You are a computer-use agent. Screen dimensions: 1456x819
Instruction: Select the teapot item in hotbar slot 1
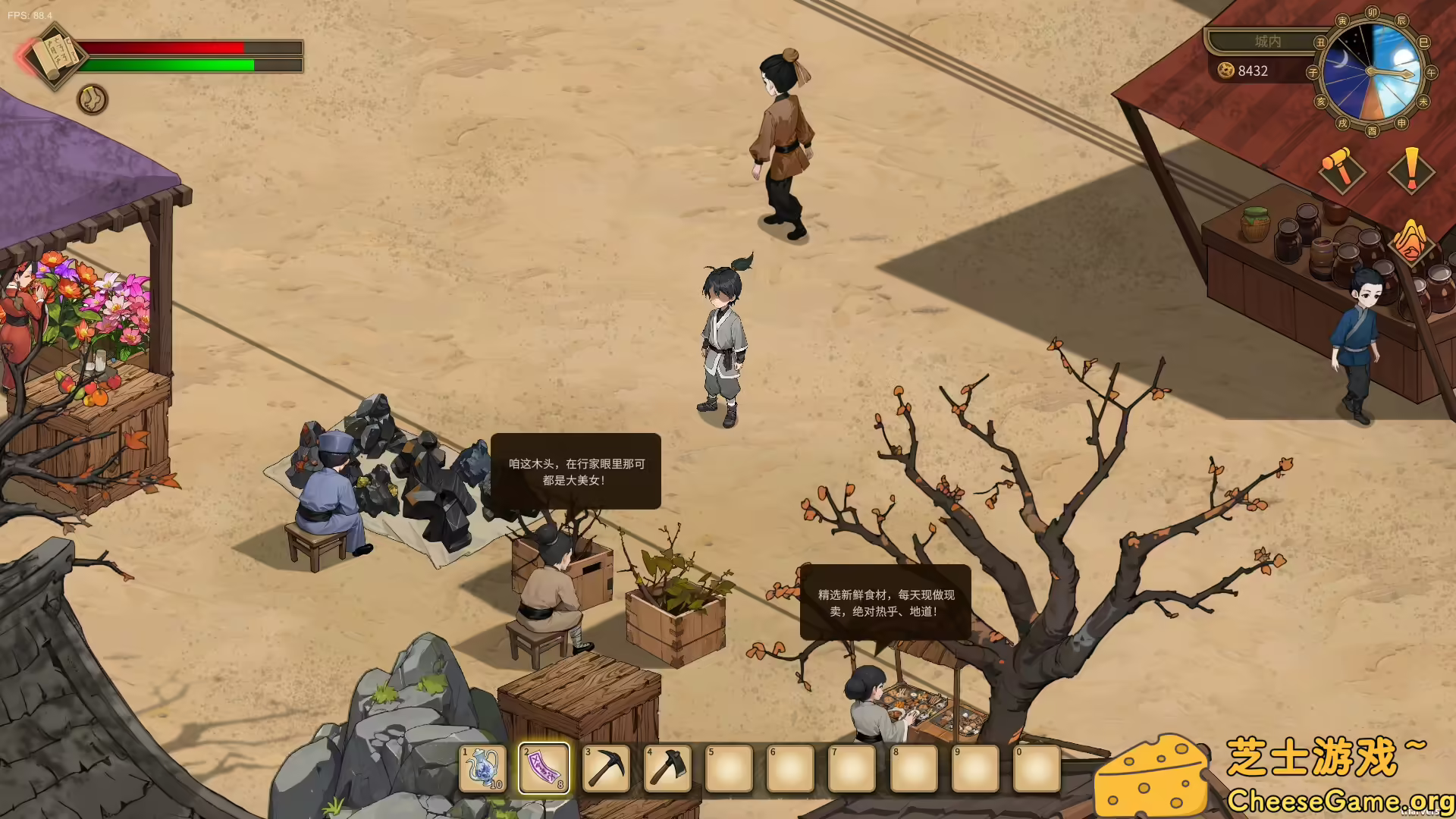[483, 767]
